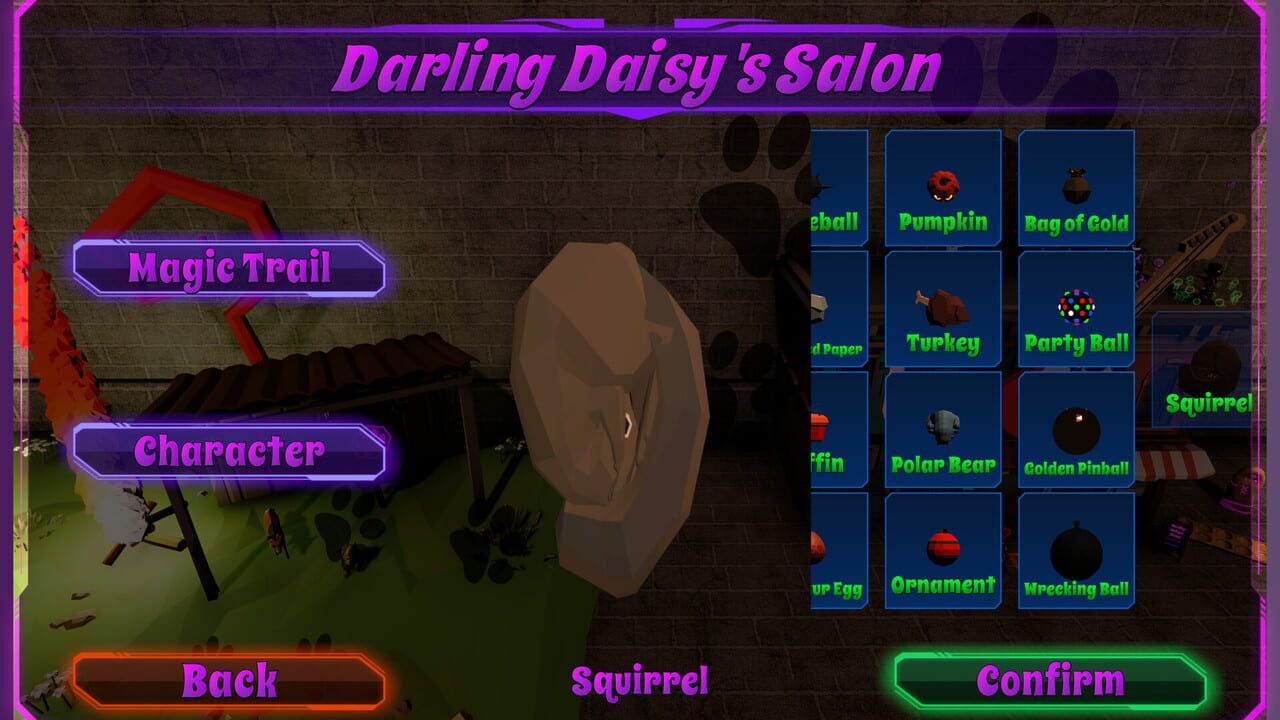Switch to the Magic Trail category
1280x720 pixels.
point(228,267)
